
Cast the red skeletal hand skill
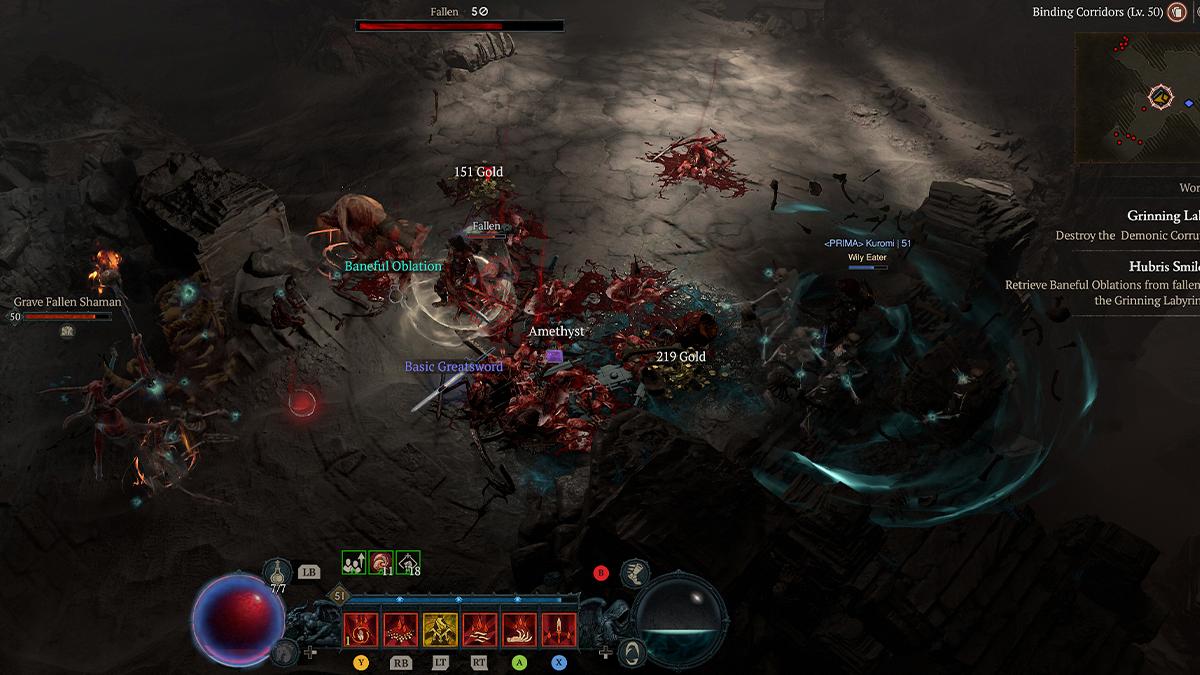[x=519, y=630]
